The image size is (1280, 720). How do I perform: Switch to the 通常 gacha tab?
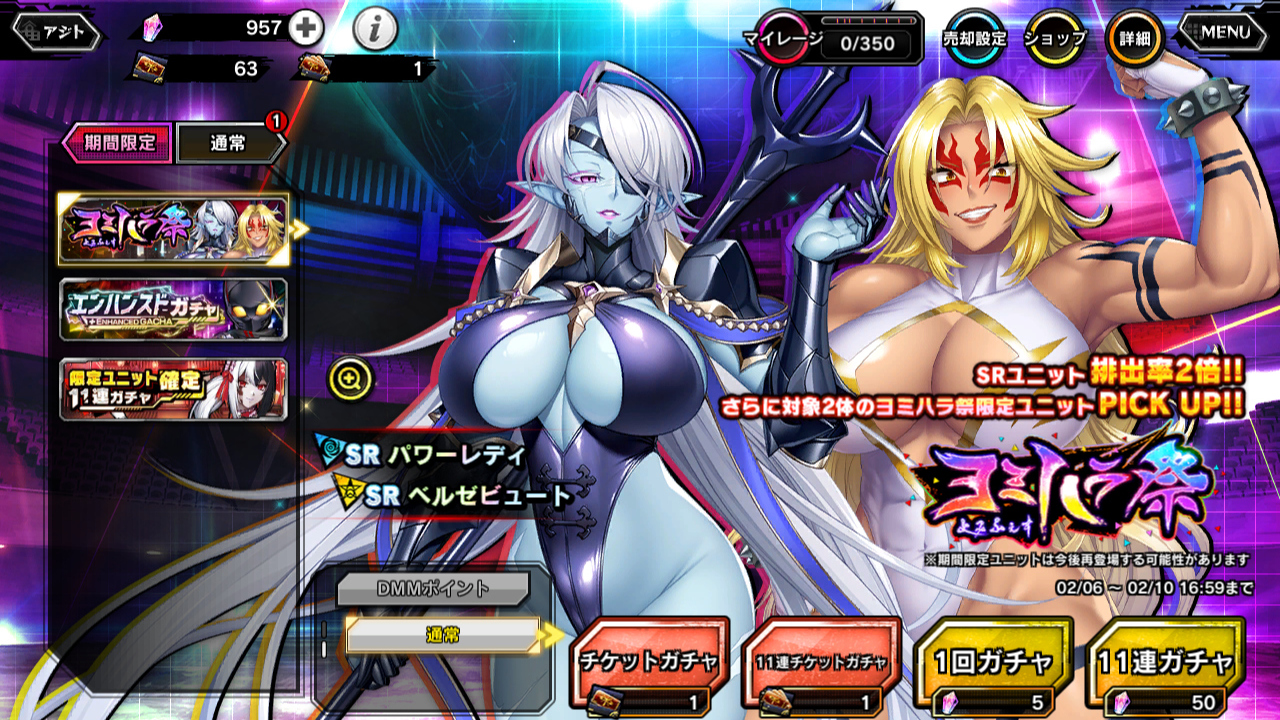click(x=230, y=143)
